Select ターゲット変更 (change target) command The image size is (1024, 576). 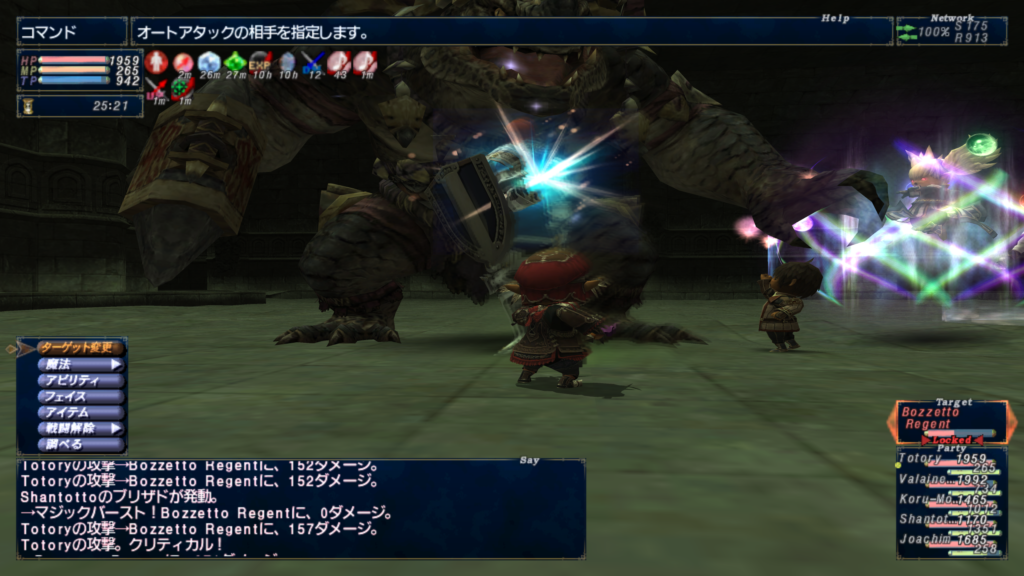pyautogui.click(x=80, y=348)
